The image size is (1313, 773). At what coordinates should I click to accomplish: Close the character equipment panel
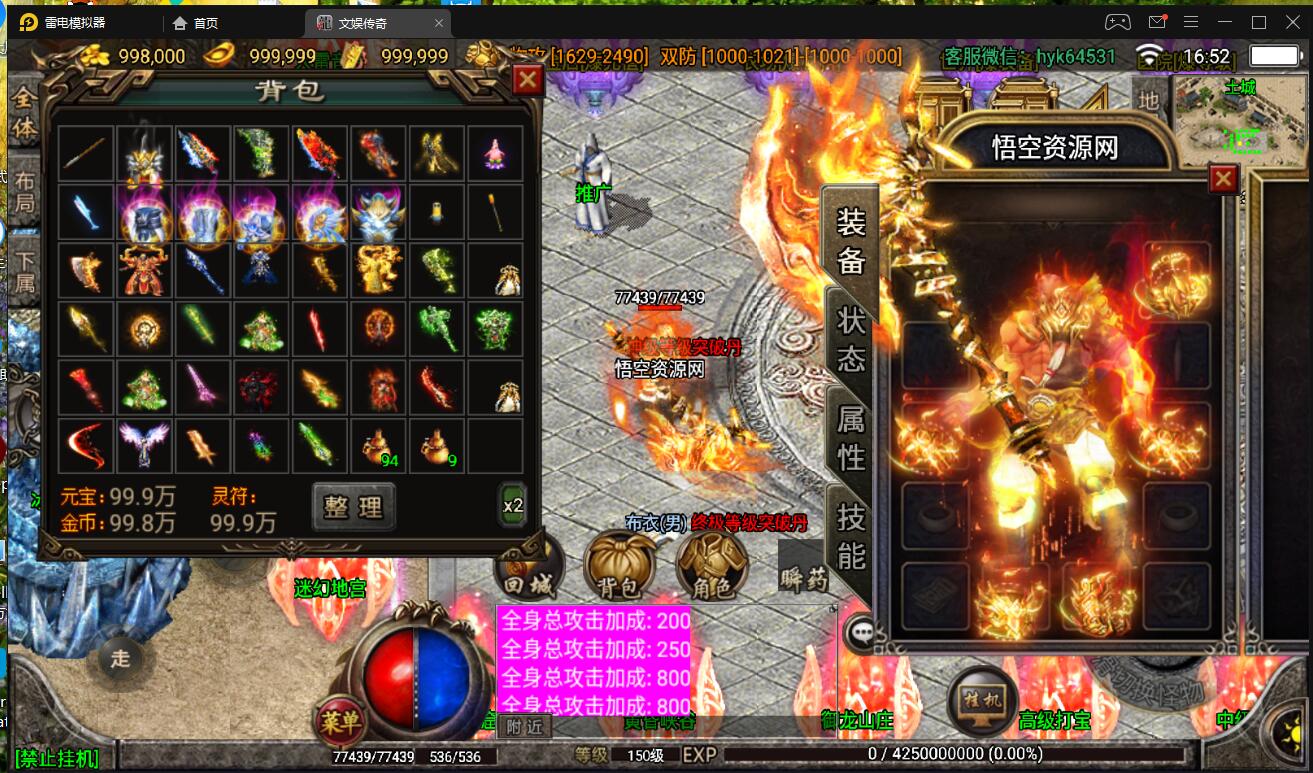tap(1223, 180)
